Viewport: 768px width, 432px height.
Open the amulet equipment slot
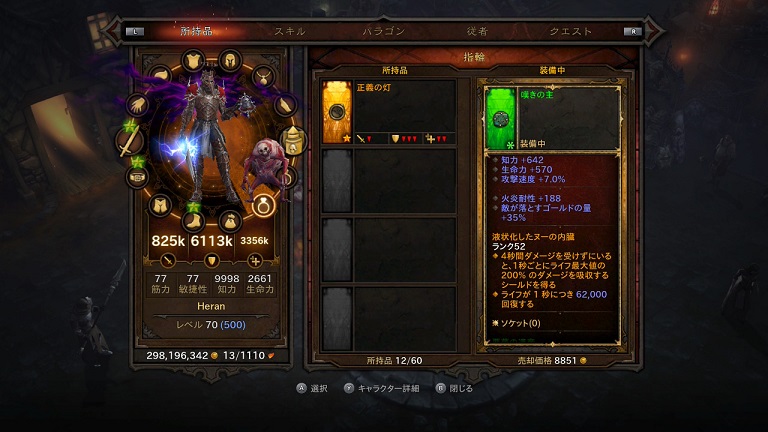tap(262, 76)
